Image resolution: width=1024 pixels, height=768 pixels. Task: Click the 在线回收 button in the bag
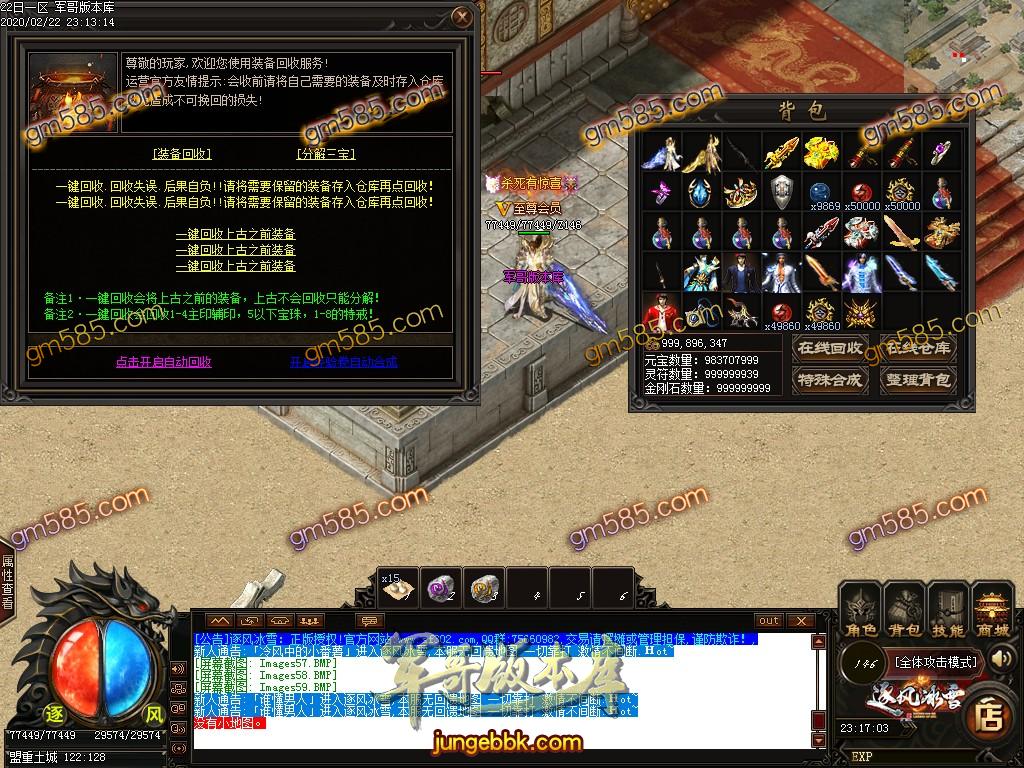tap(829, 349)
